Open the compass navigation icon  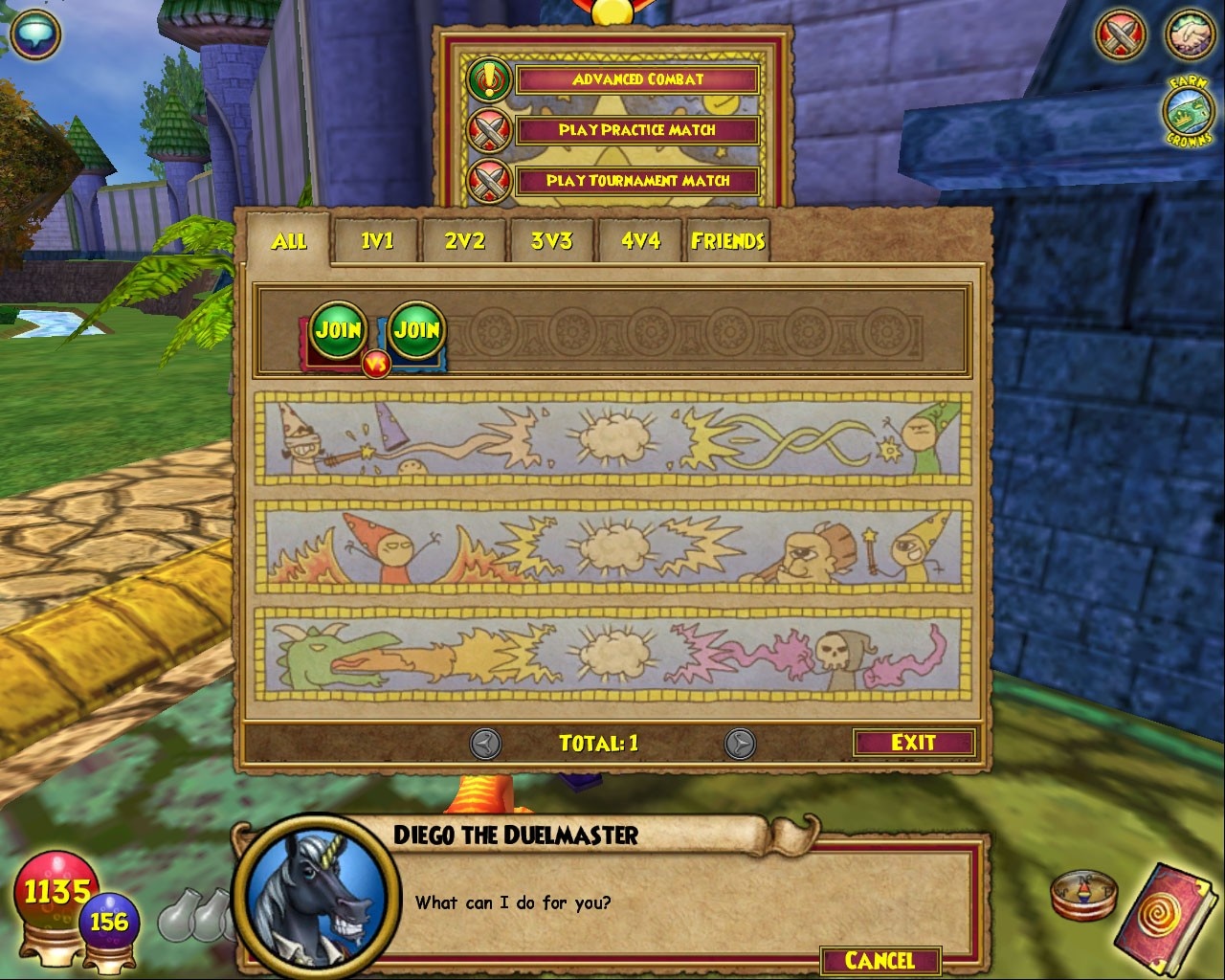click(x=1084, y=892)
